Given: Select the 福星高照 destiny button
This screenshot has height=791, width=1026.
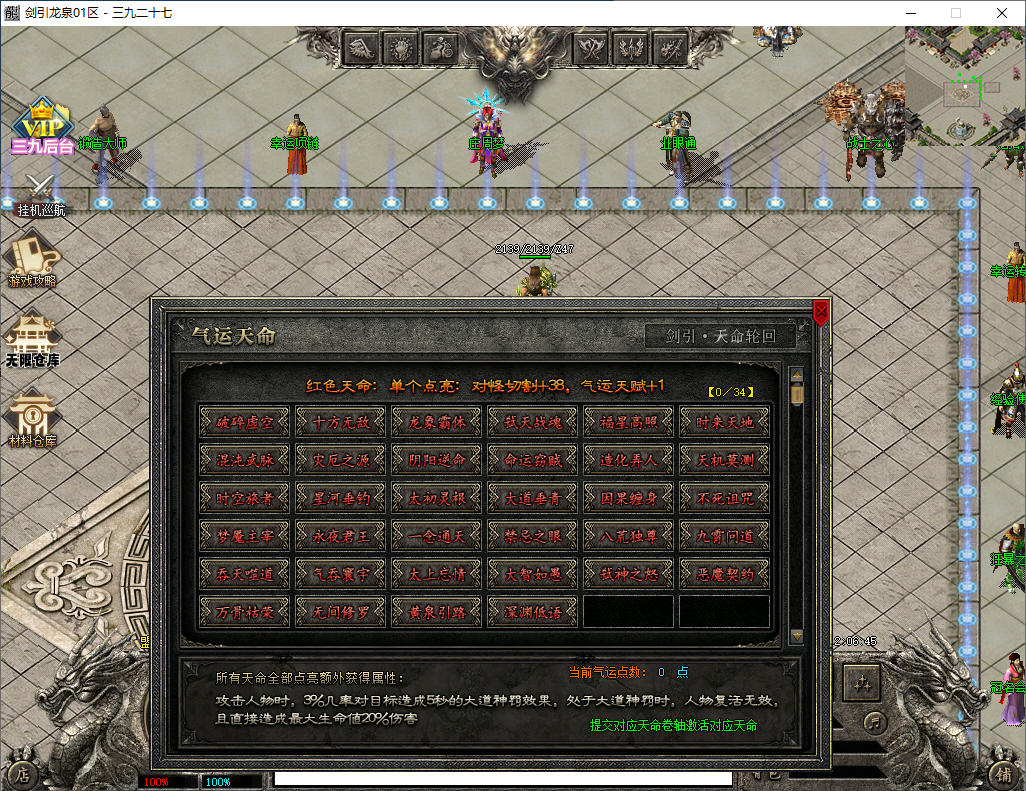Looking at the screenshot, I should tap(629, 422).
